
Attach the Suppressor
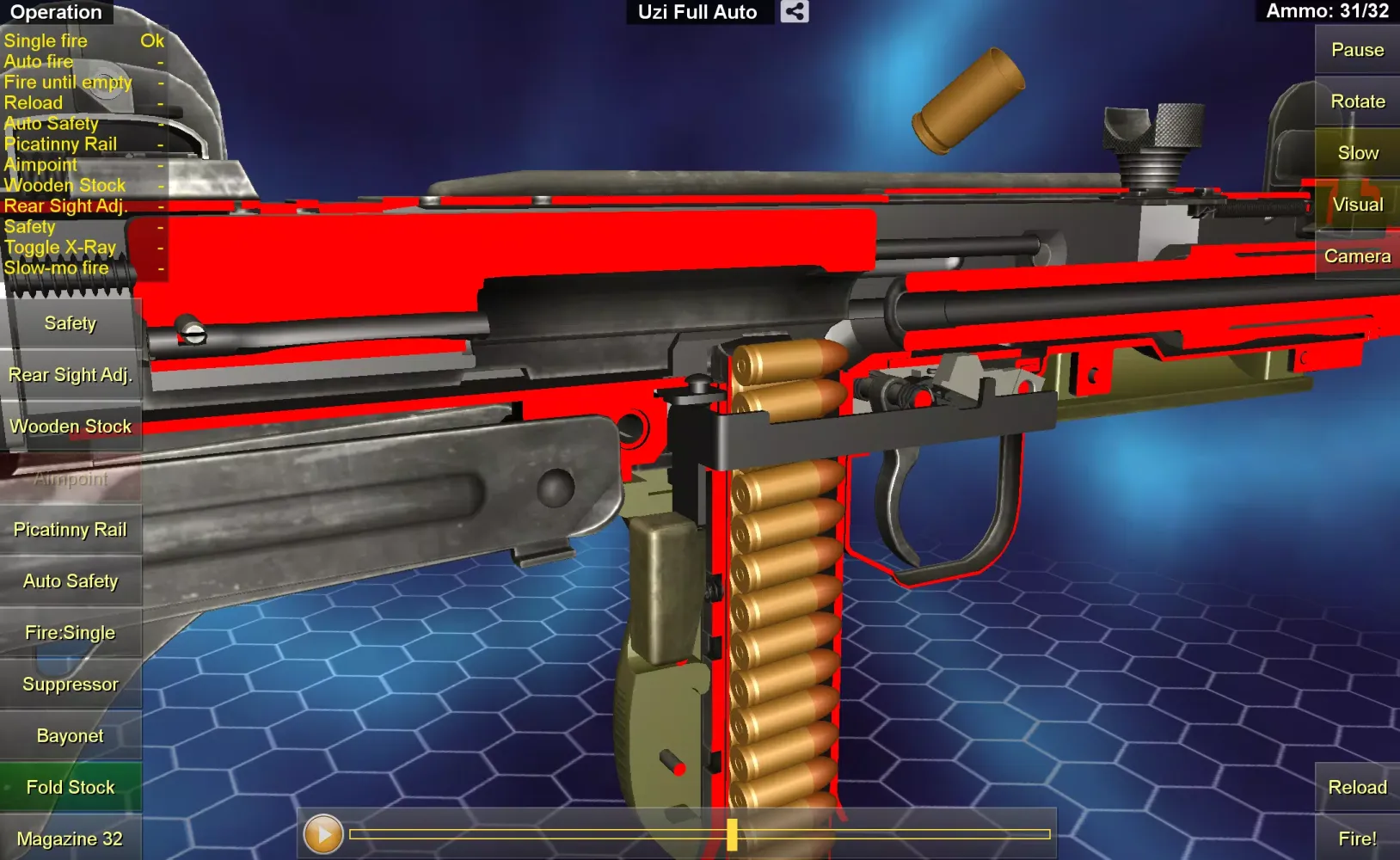(x=71, y=684)
